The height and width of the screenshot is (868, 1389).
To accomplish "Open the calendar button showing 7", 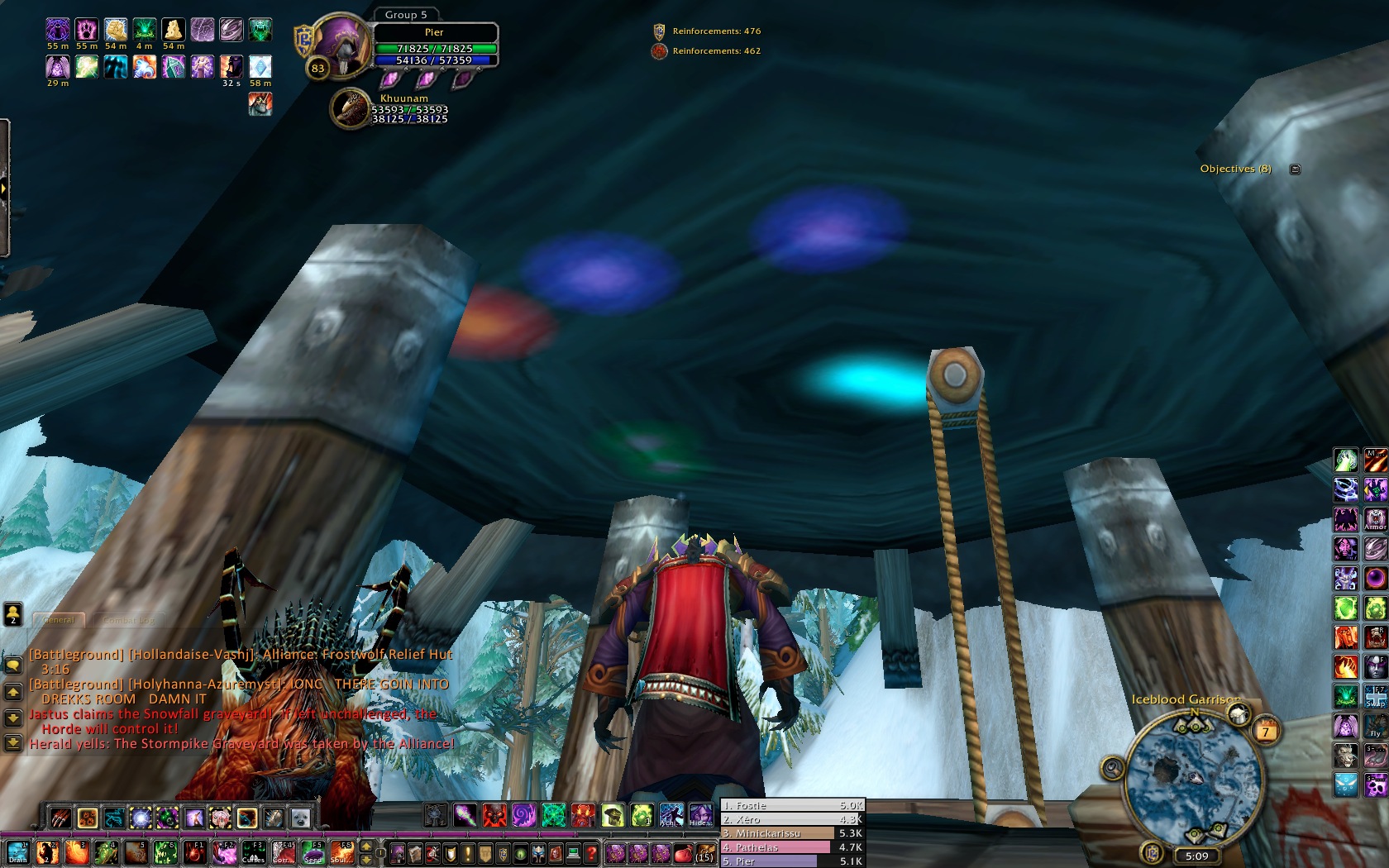I will click(1265, 730).
